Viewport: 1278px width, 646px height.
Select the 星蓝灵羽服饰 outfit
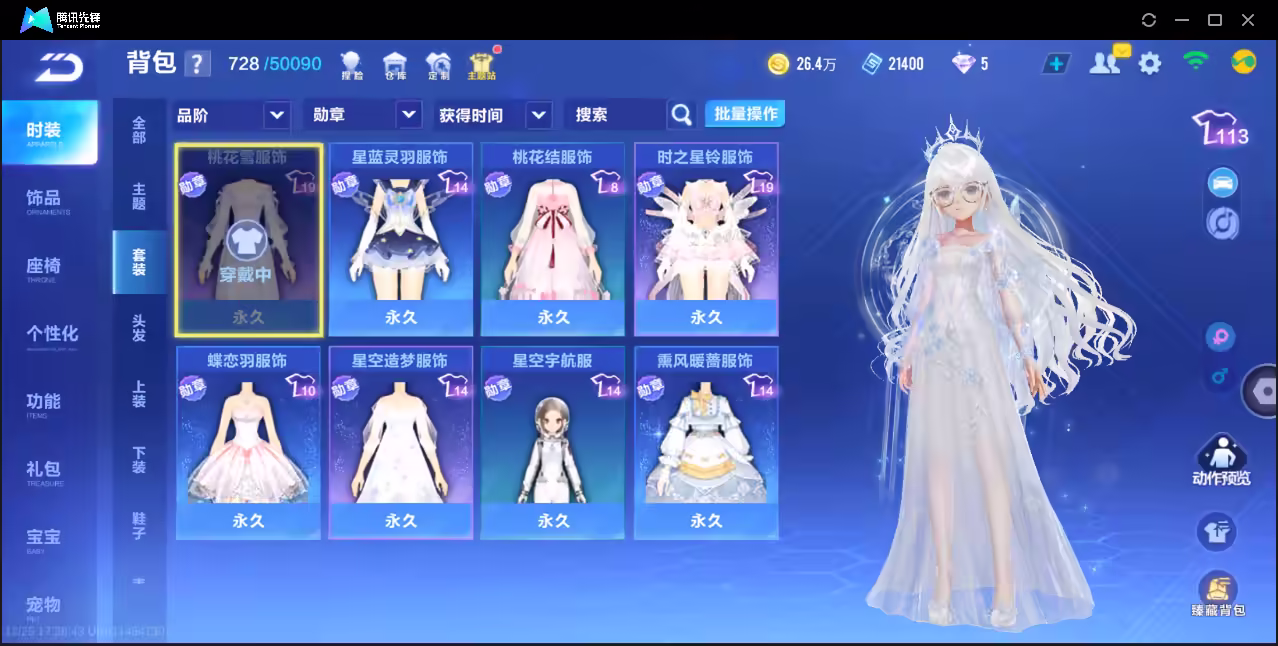400,240
